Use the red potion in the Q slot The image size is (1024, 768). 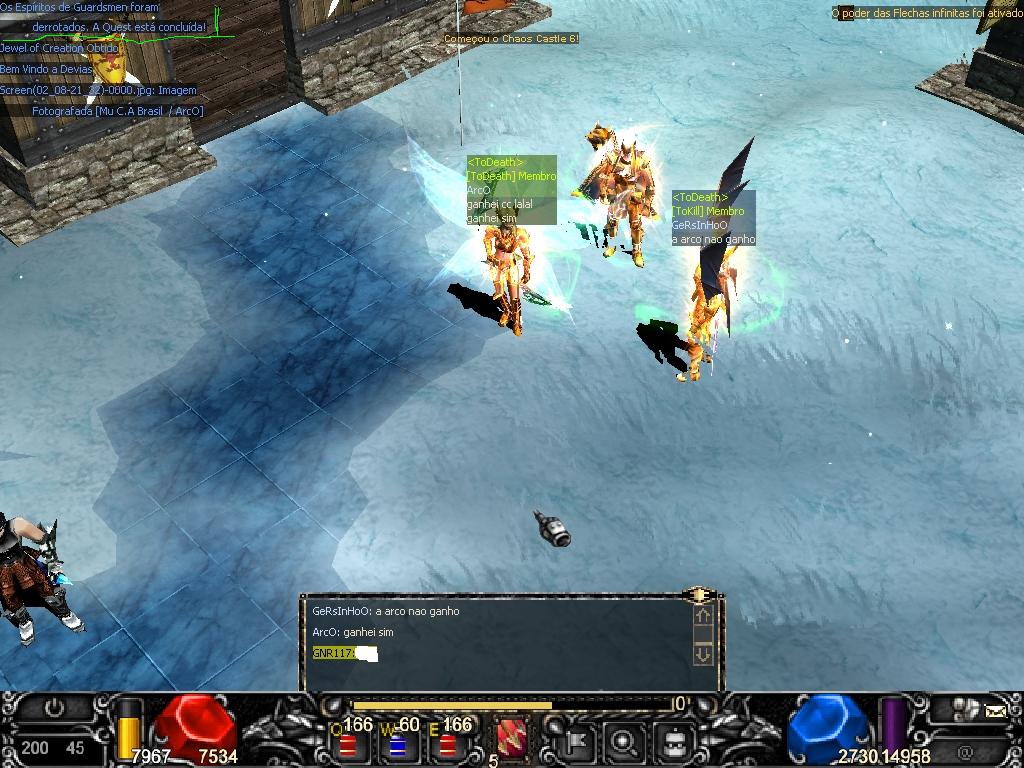tap(347, 744)
